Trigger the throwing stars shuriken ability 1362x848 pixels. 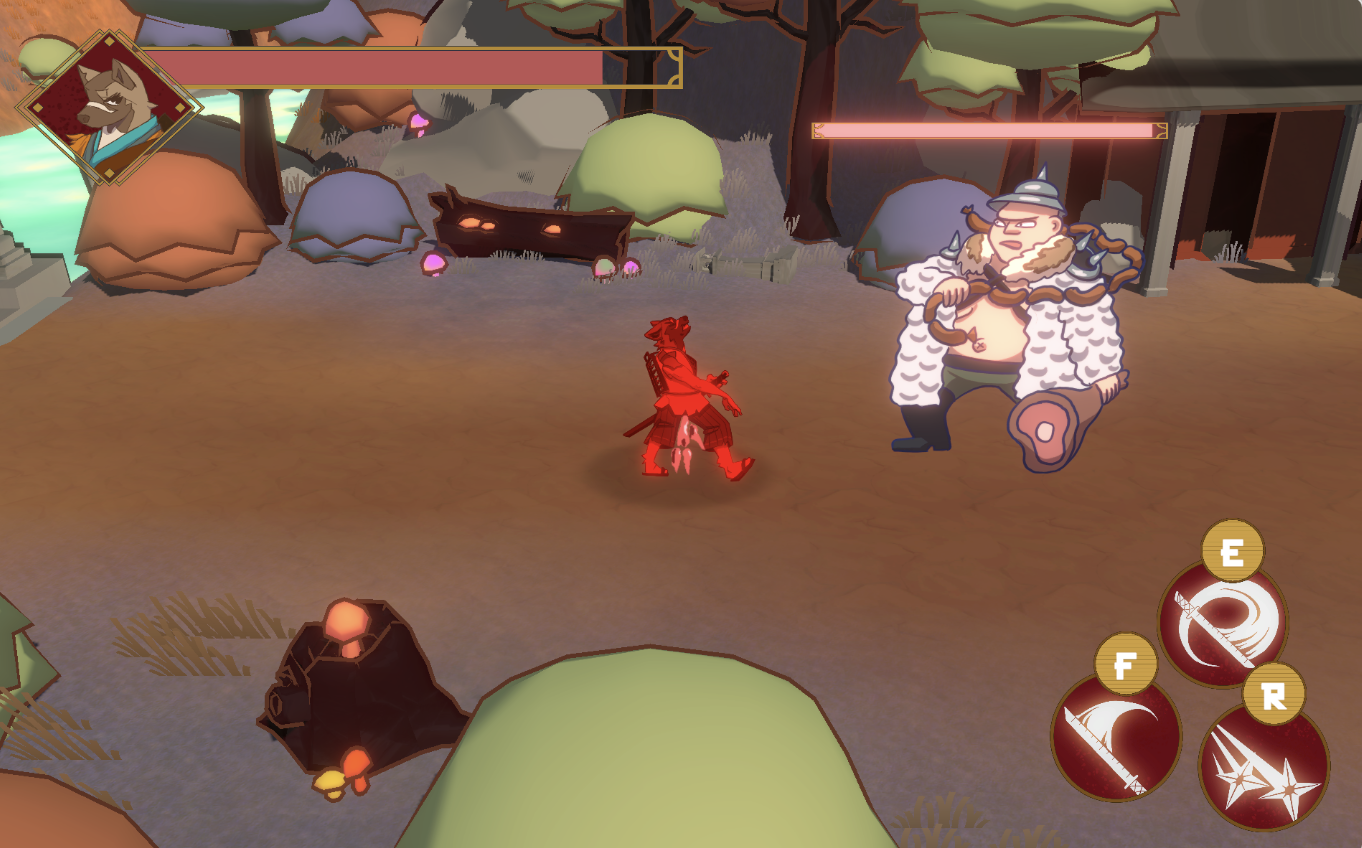pos(1264,767)
